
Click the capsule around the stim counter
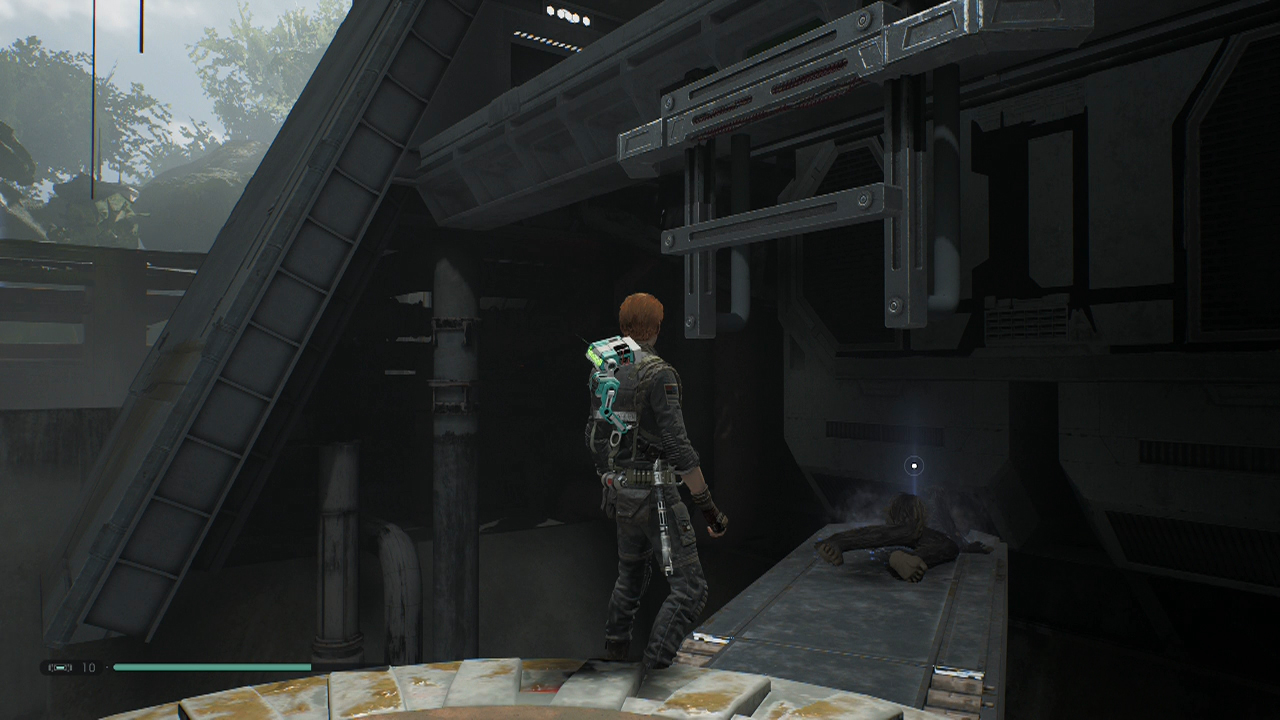click(x=70, y=667)
